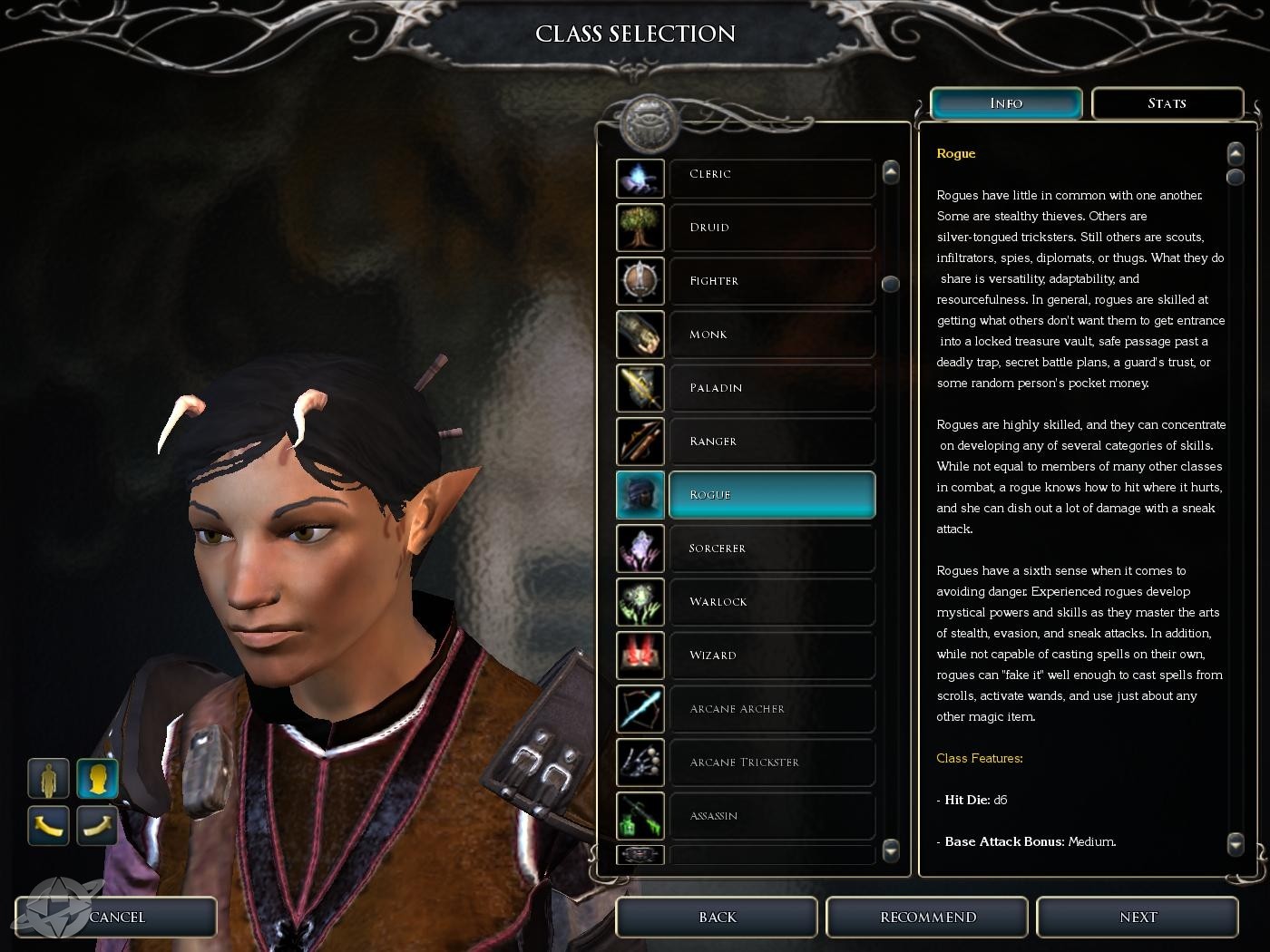The image size is (1270, 952).
Task: Select the Monk class
Action: point(771,335)
